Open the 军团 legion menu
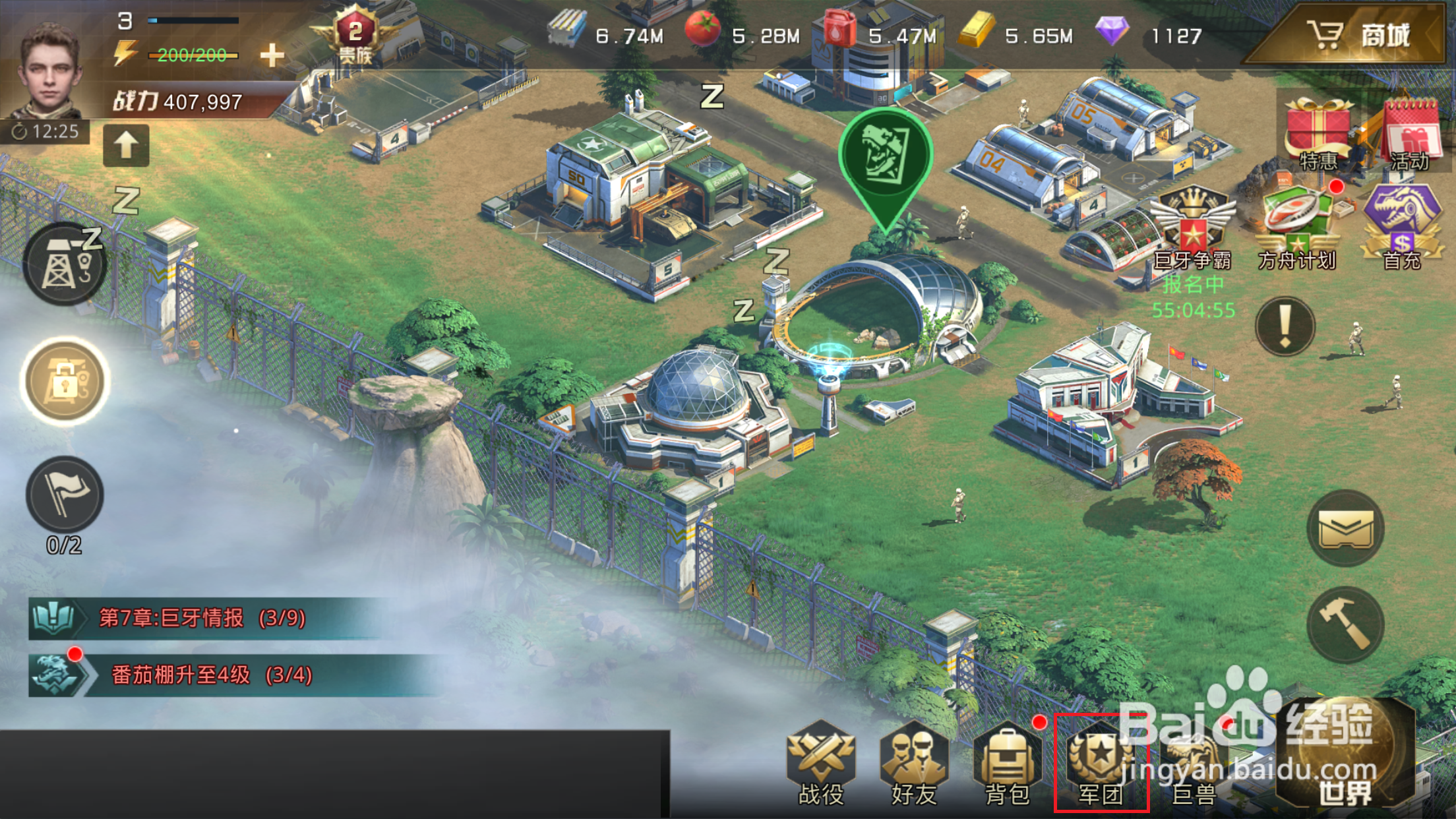Screen dimensions: 1456x819 point(1101,765)
